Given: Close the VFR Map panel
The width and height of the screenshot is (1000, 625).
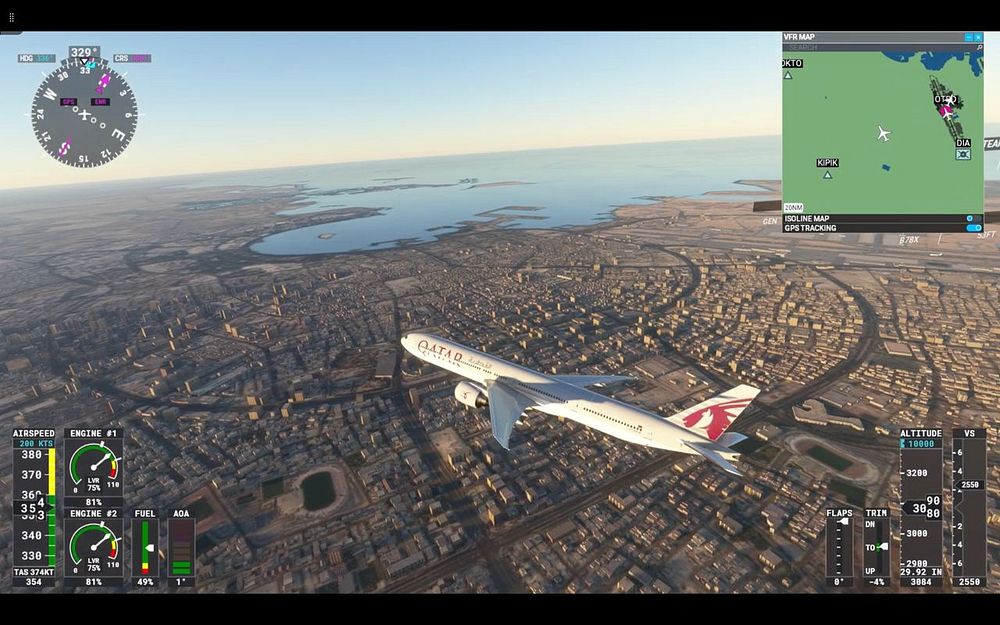Looking at the screenshot, I should click(977, 37).
